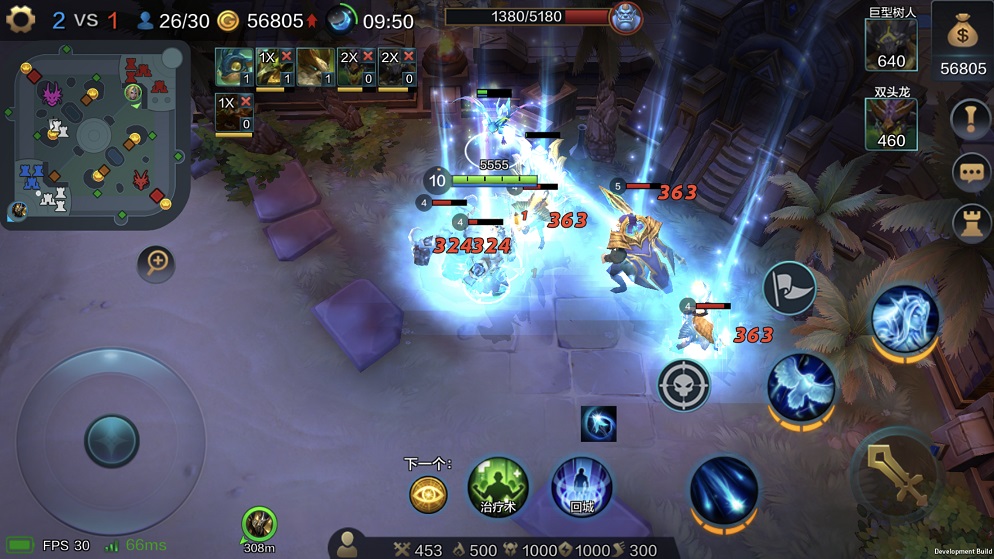
Task: Cast the winged spirit skill
Action: 801,386
